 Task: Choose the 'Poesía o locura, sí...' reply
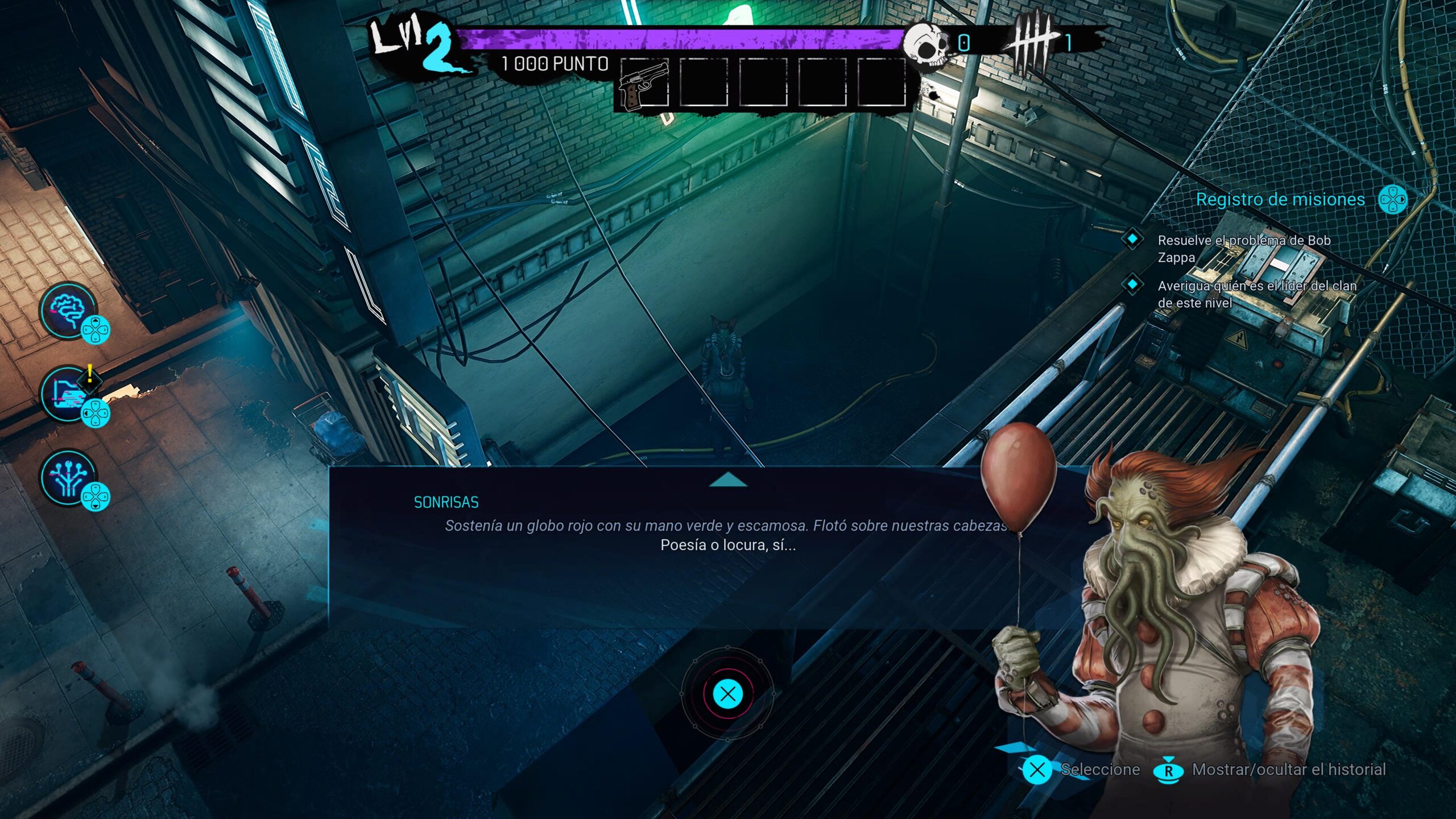pos(728,545)
